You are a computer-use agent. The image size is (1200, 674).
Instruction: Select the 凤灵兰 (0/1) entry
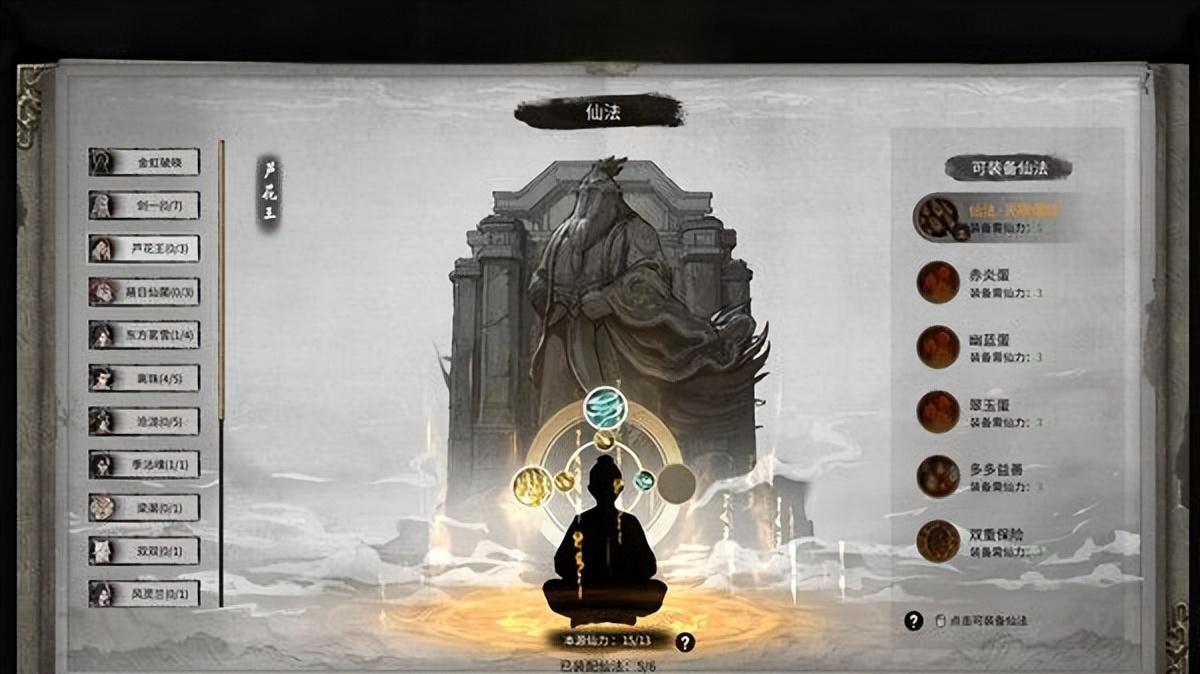144,593
